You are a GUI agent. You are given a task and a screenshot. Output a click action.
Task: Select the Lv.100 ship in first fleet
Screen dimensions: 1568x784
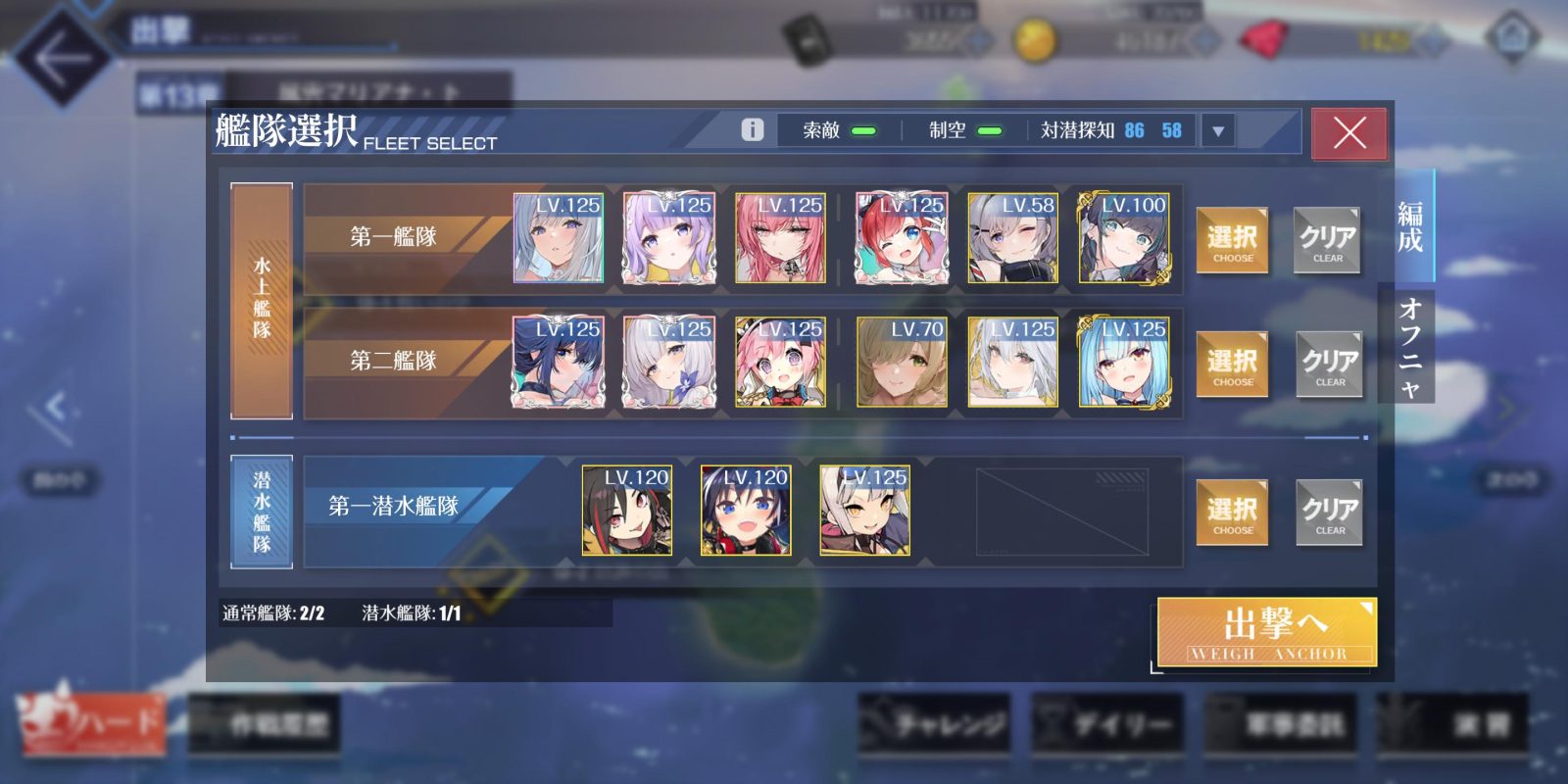point(1124,239)
